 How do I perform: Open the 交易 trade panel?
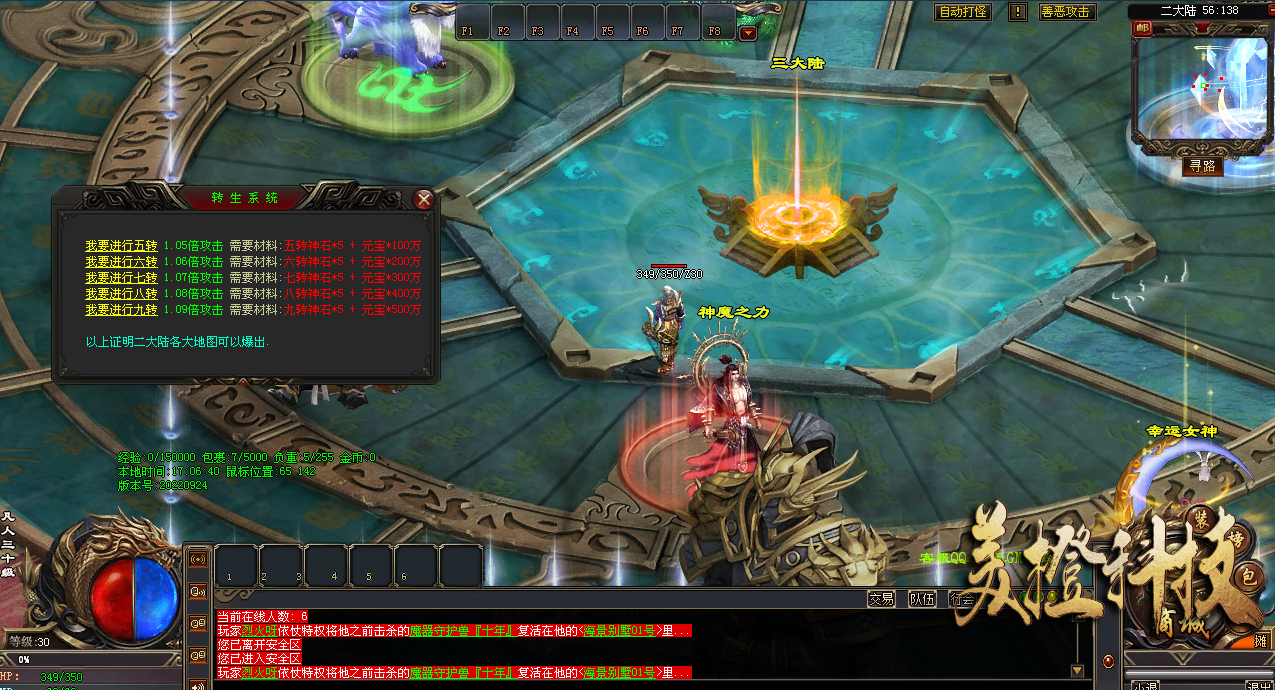click(881, 599)
